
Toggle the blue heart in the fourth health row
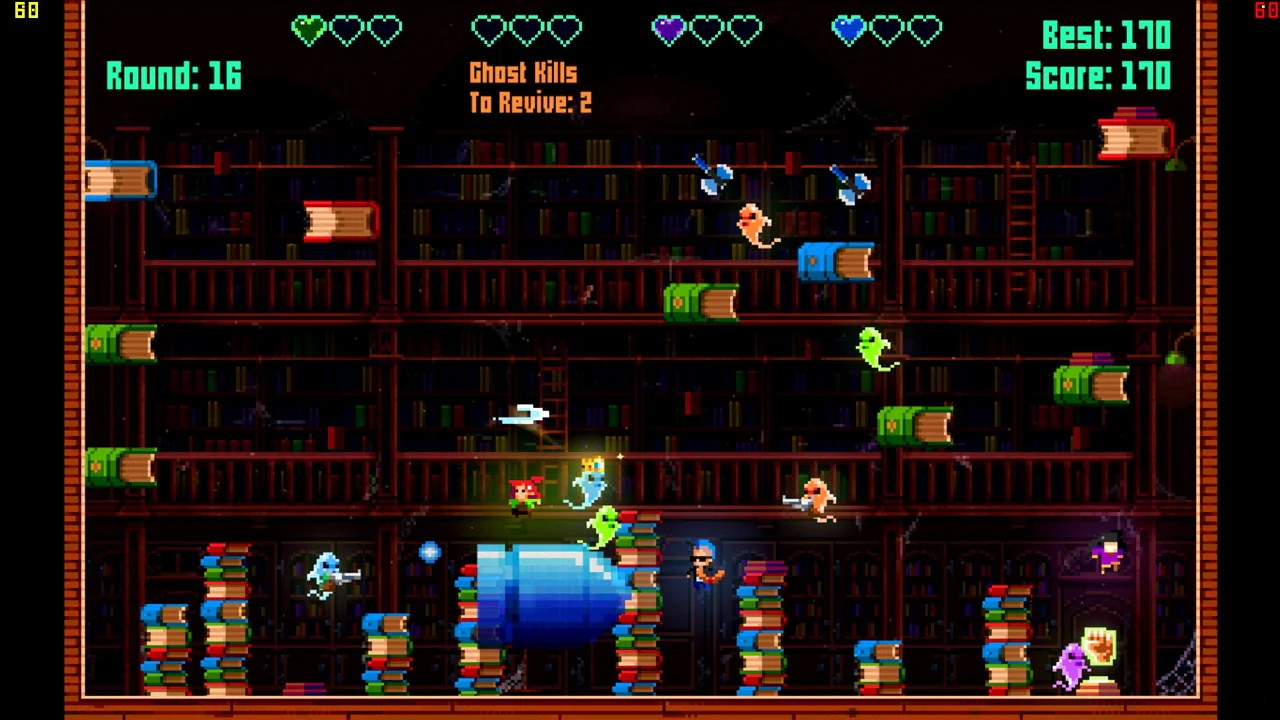tap(847, 30)
